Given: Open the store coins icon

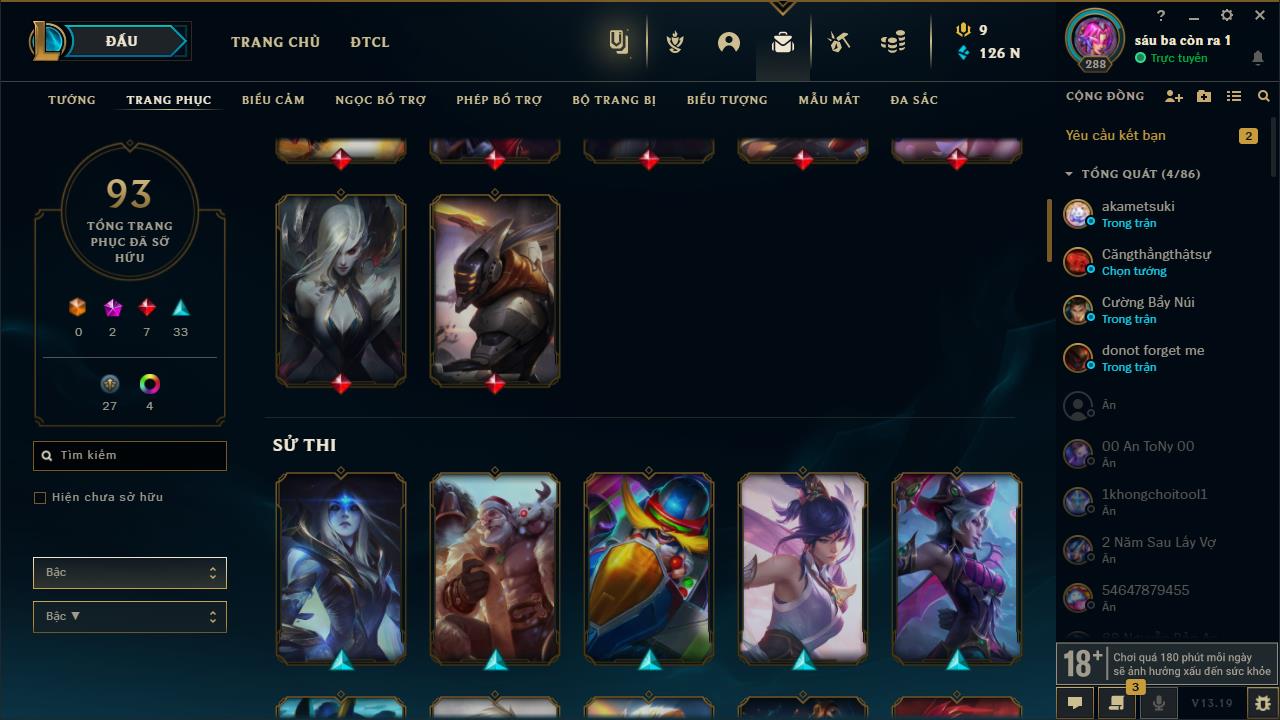Looking at the screenshot, I should point(893,43).
